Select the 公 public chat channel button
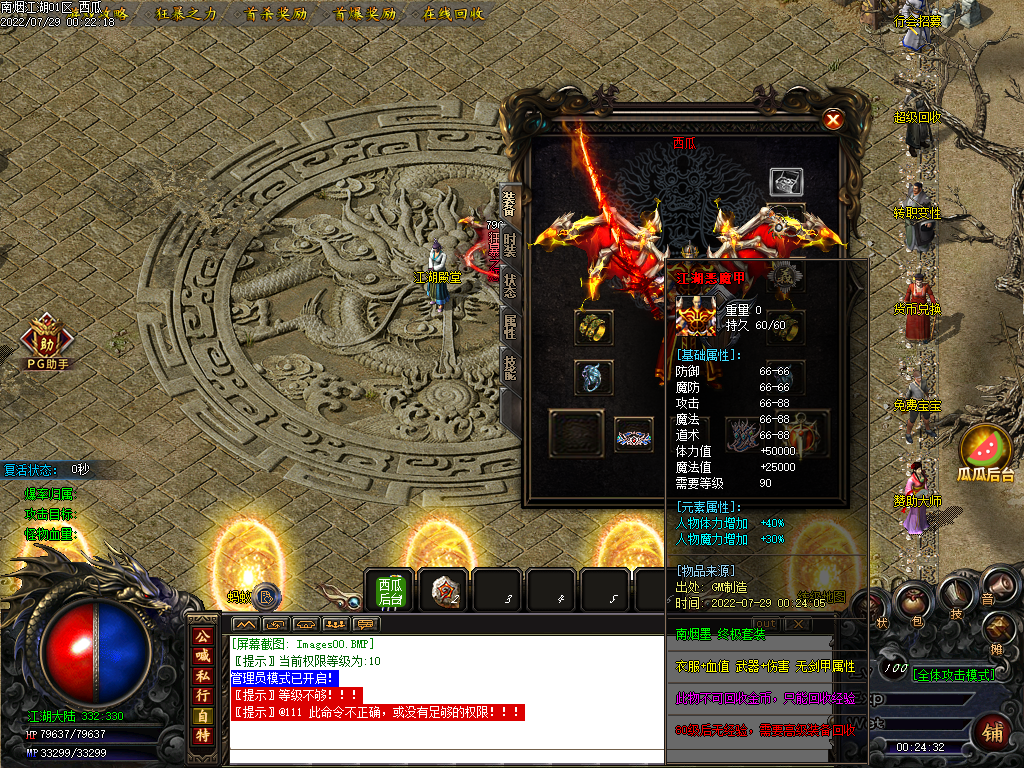This screenshot has width=1024, height=768. (202, 635)
